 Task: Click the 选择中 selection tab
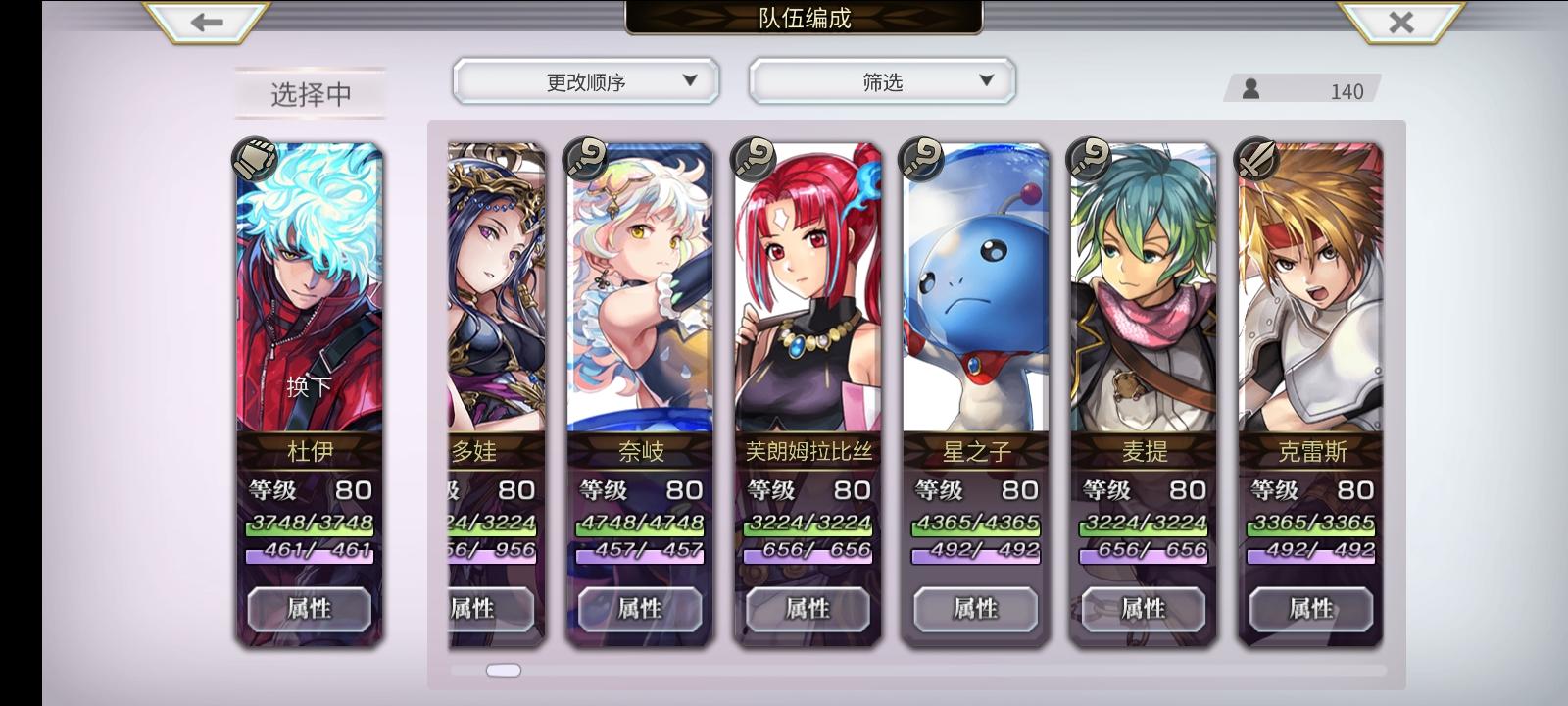tap(309, 93)
